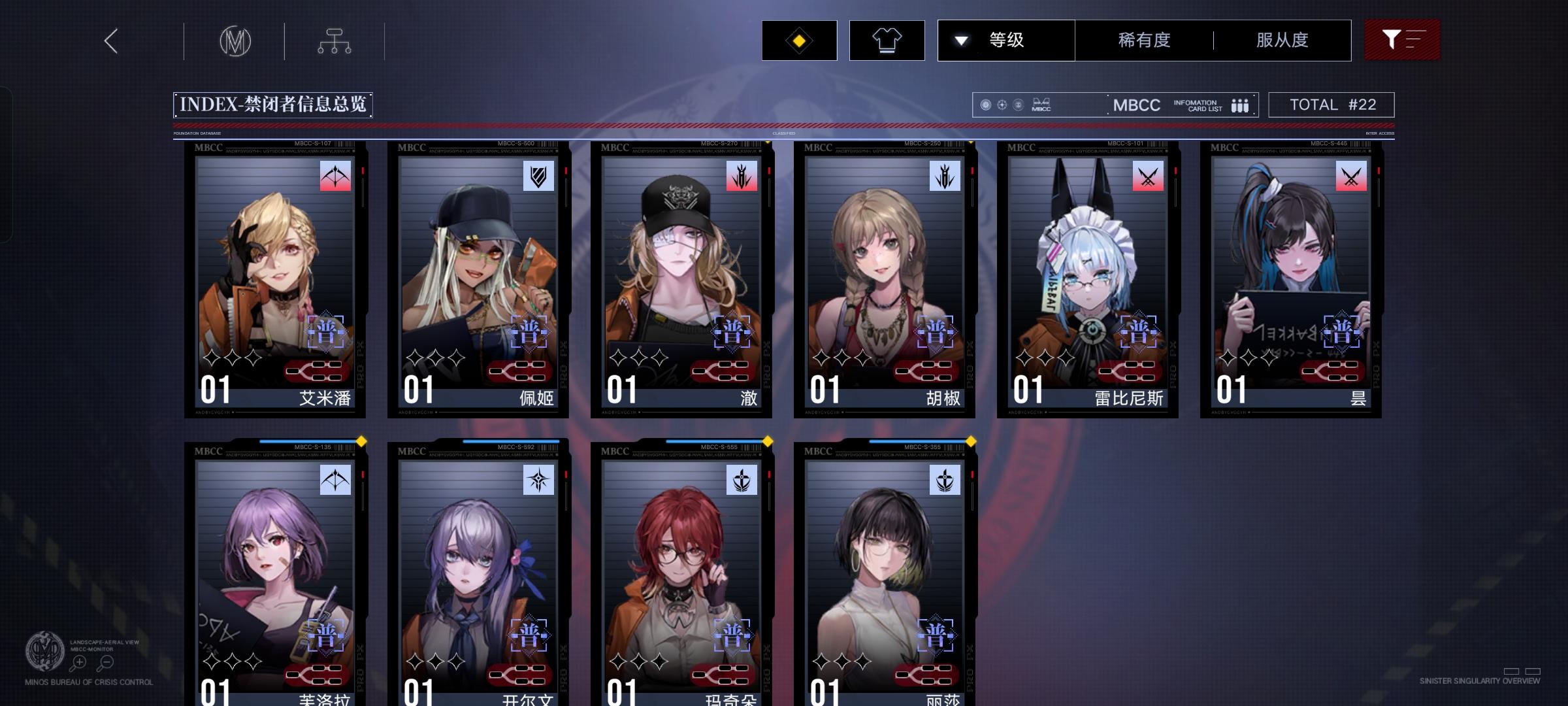Screen dimensions: 1568x706
Task: Click the outfit shirt icon in the toolbar
Action: tap(886, 40)
